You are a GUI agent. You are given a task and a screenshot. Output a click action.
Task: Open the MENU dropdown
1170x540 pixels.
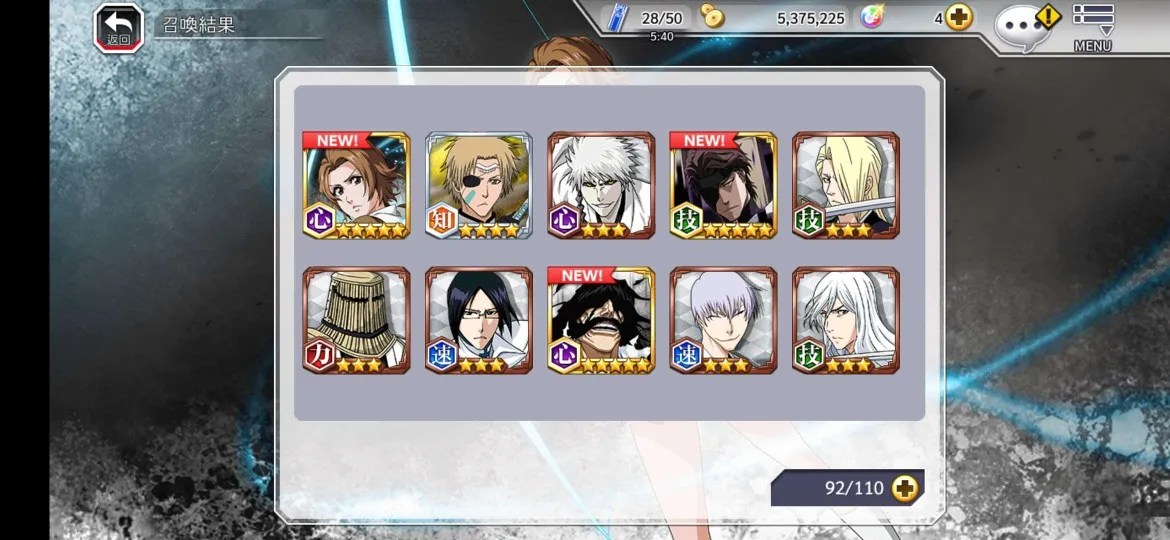(1093, 26)
